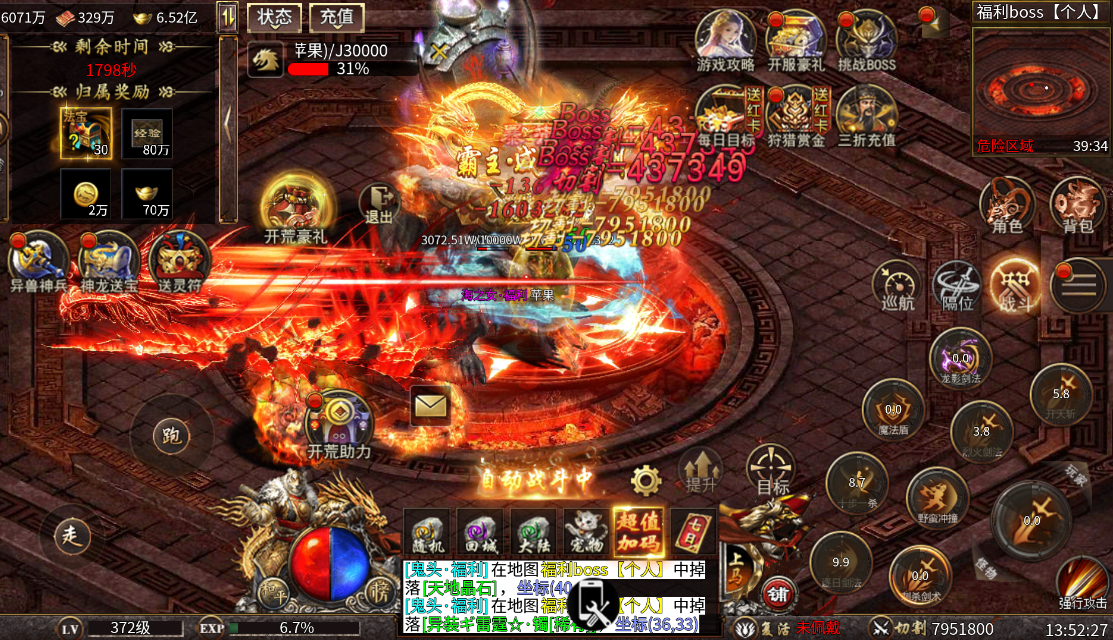Screen dimensions: 1113x640
Task: Activate the 野蛮冲撞 charge skill
Action: [x=937, y=497]
